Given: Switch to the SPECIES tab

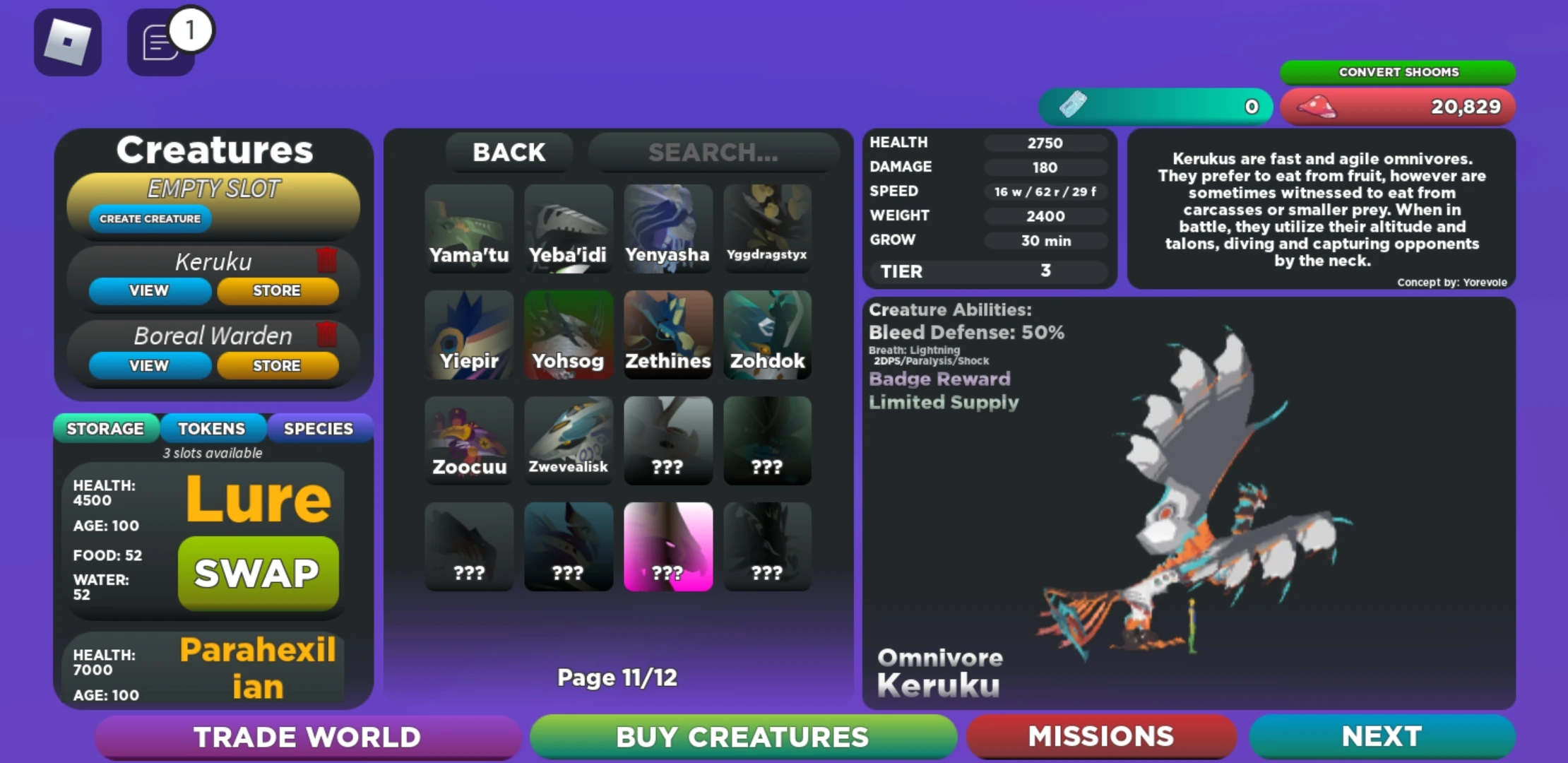Looking at the screenshot, I should point(319,428).
